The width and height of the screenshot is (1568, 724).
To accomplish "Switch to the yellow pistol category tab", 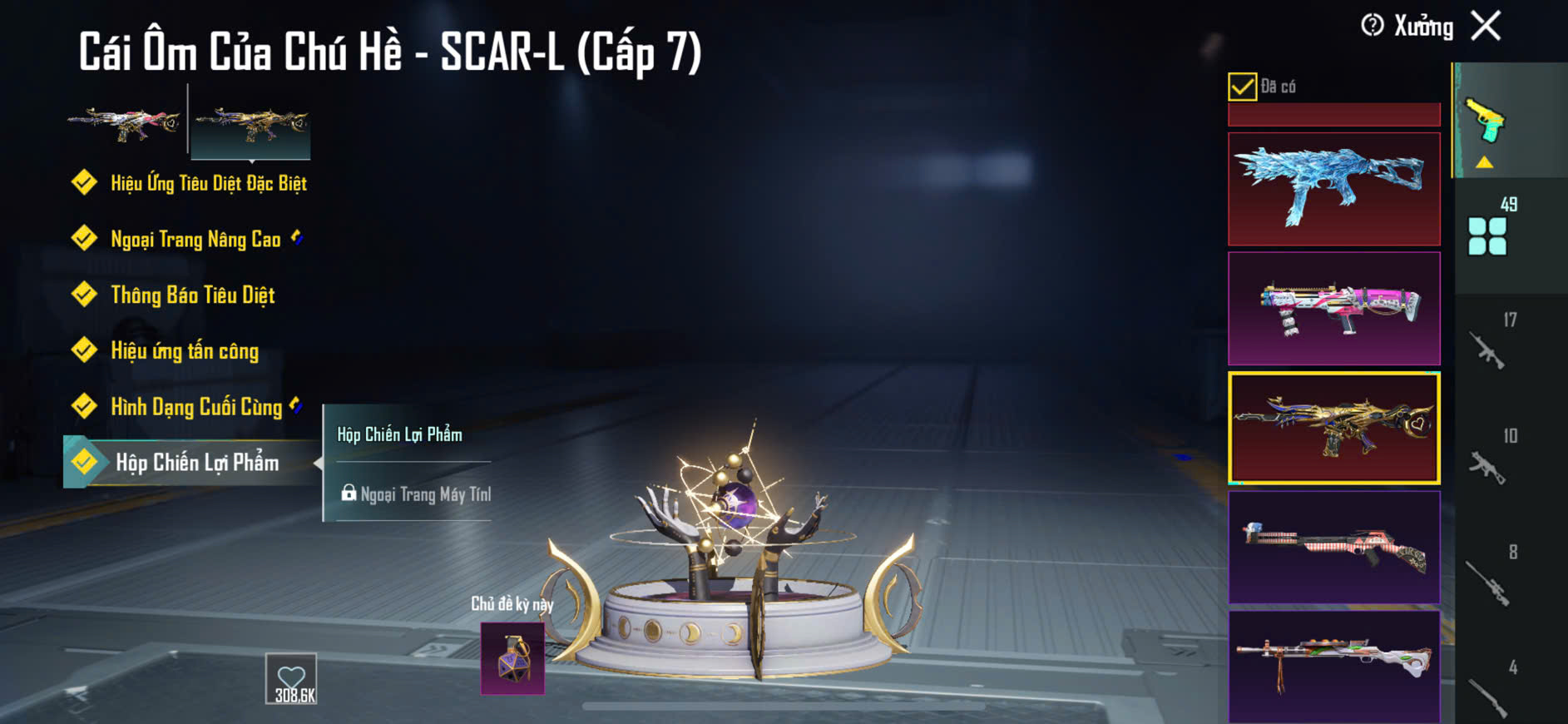I will coord(1487,121).
